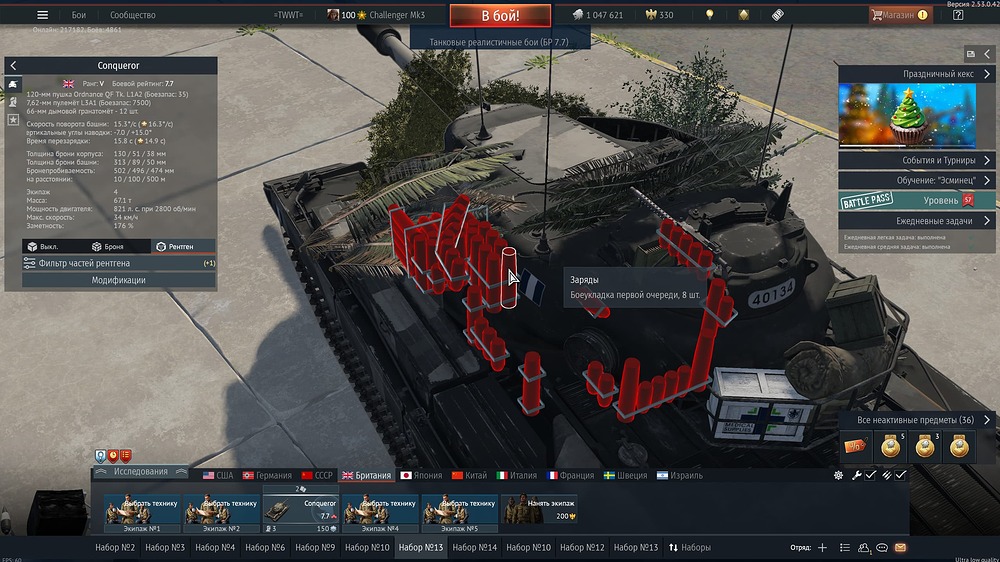1000x562 pixels.
Task: Switch to the Германия nation tab
Action: coord(266,475)
